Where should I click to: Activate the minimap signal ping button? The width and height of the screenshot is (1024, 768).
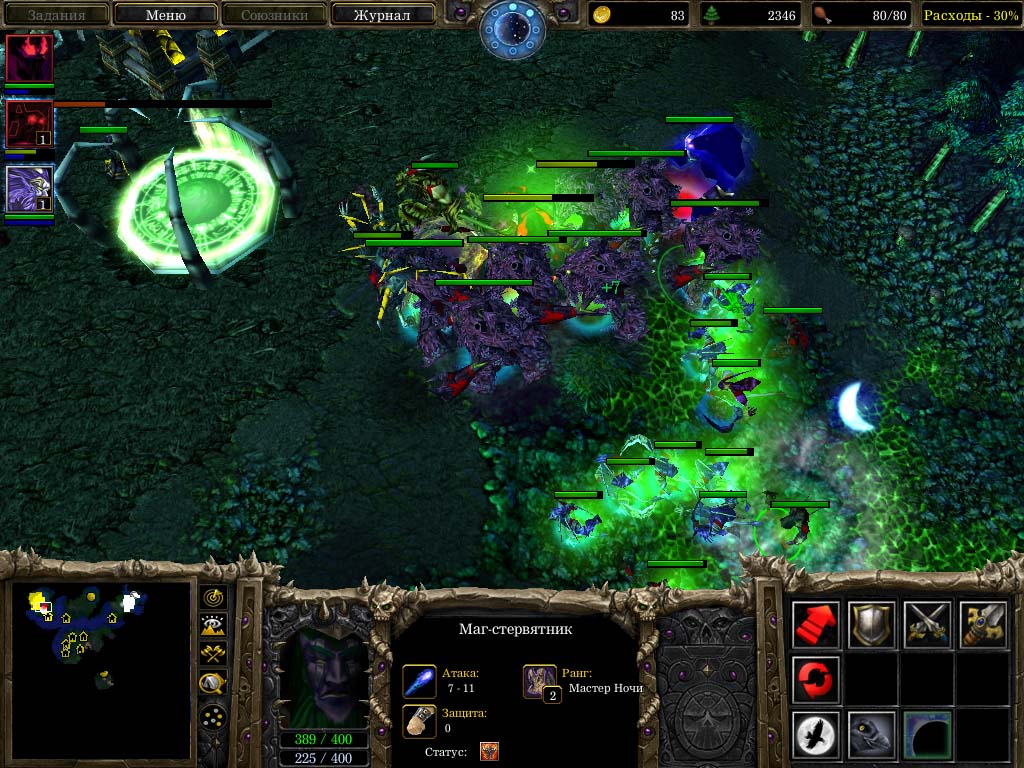[213, 597]
